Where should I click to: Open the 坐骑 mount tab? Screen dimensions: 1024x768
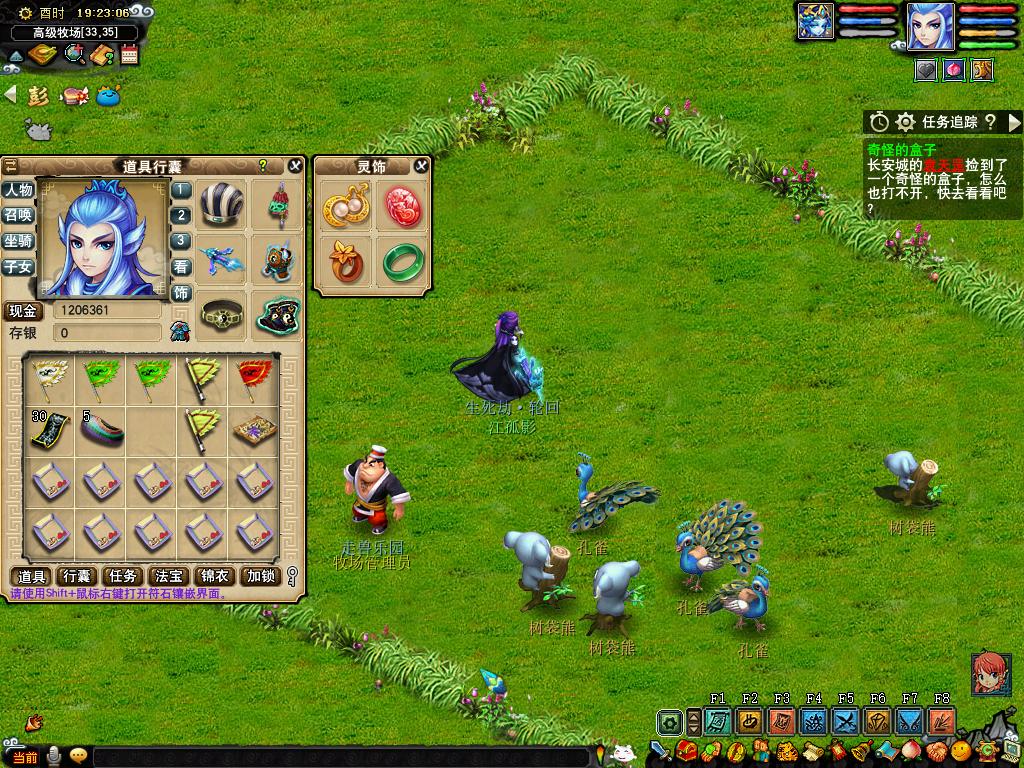[x=18, y=241]
